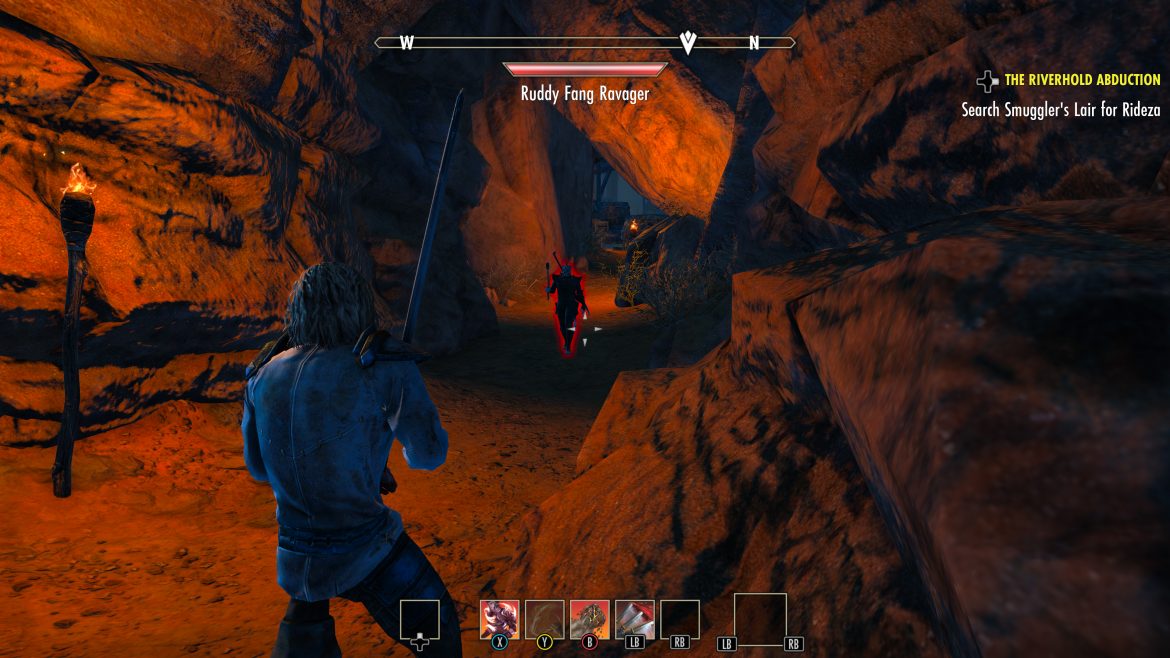Use the brown slash ability icon
The height and width of the screenshot is (658, 1170).
coord(545,619)
